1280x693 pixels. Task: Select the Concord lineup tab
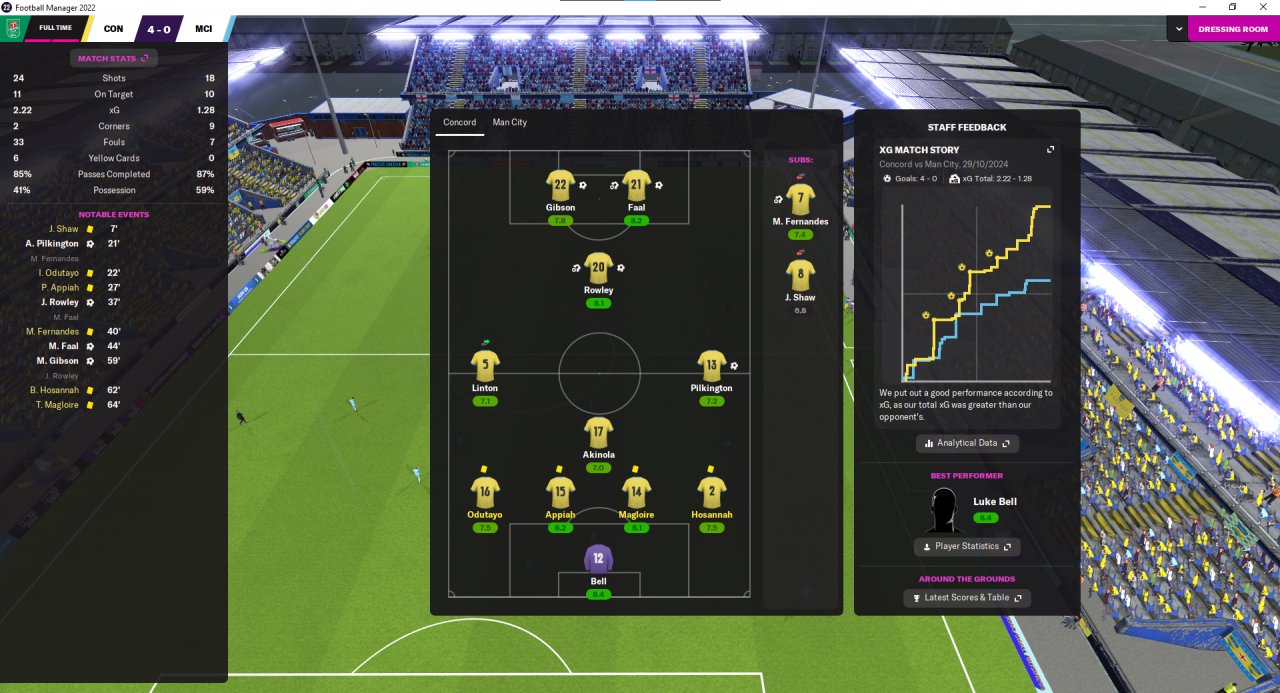point(460,122)
